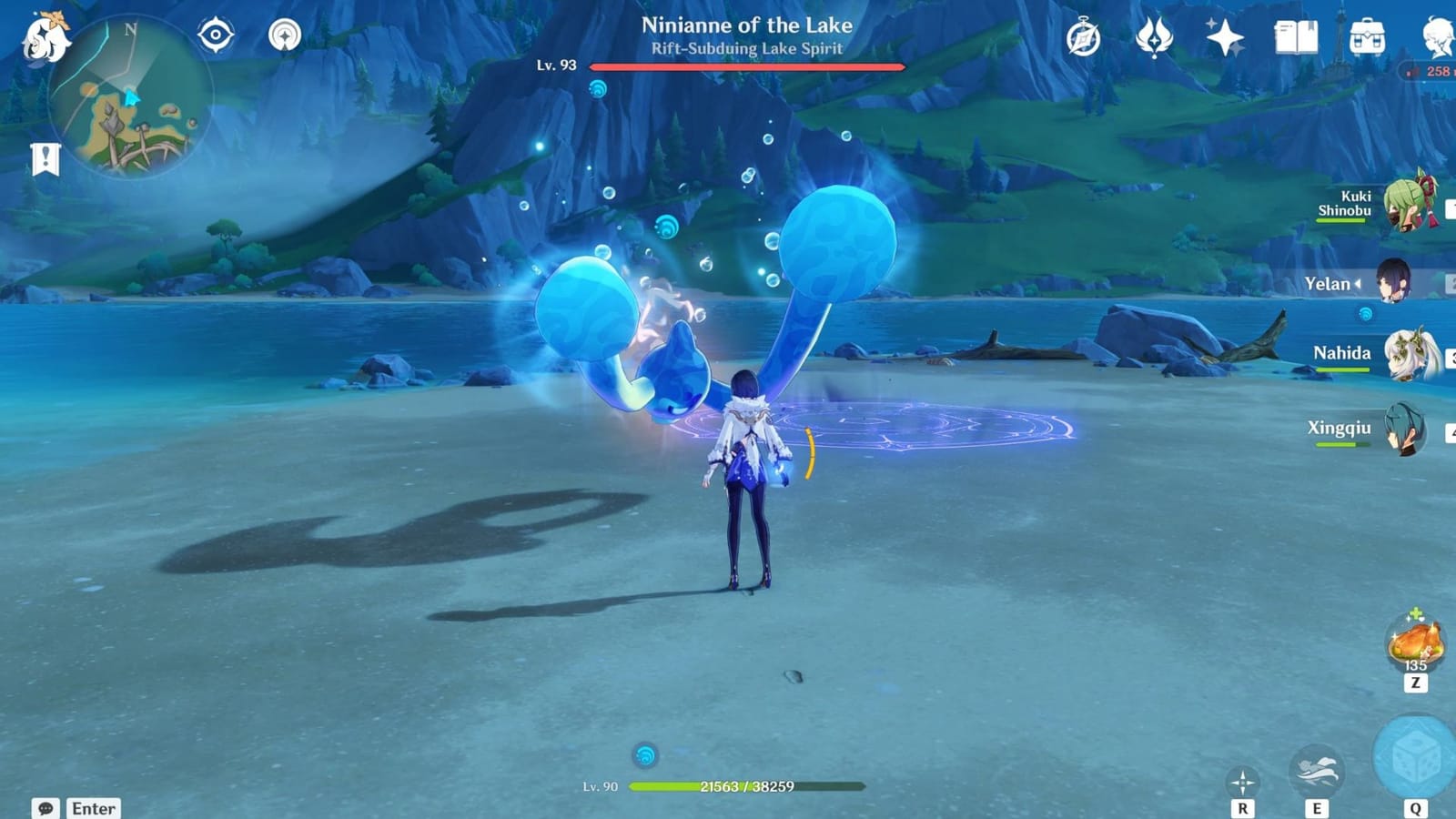This screenshot has height=819, width=1456.
Task: Click Ninianne's boss health bar
Action: click(746, 66)
